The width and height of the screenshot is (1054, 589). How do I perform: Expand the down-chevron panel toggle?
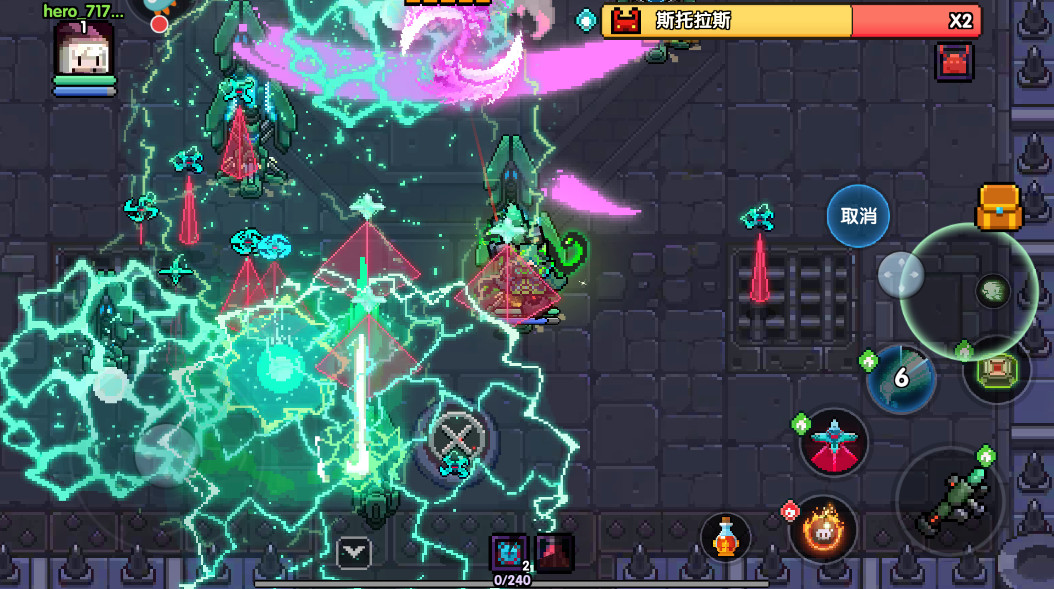point(354,551)
